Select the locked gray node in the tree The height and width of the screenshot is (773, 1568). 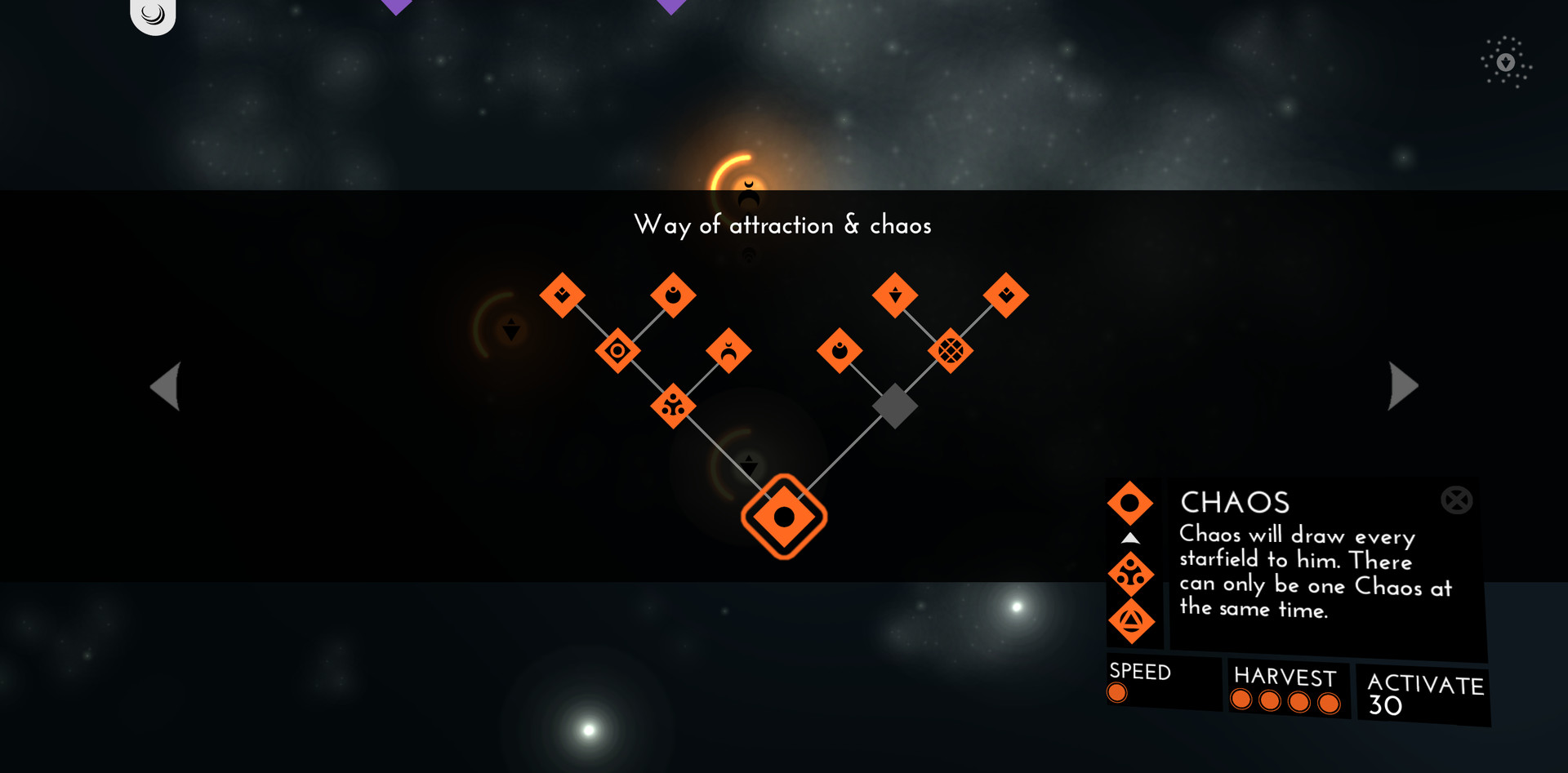click(x=895, y=406)
